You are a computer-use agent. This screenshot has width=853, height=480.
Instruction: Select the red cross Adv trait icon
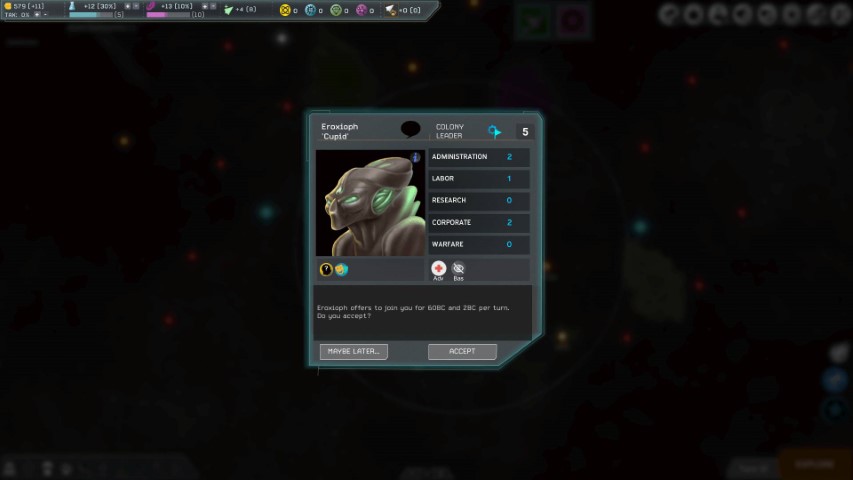(438, 268)
